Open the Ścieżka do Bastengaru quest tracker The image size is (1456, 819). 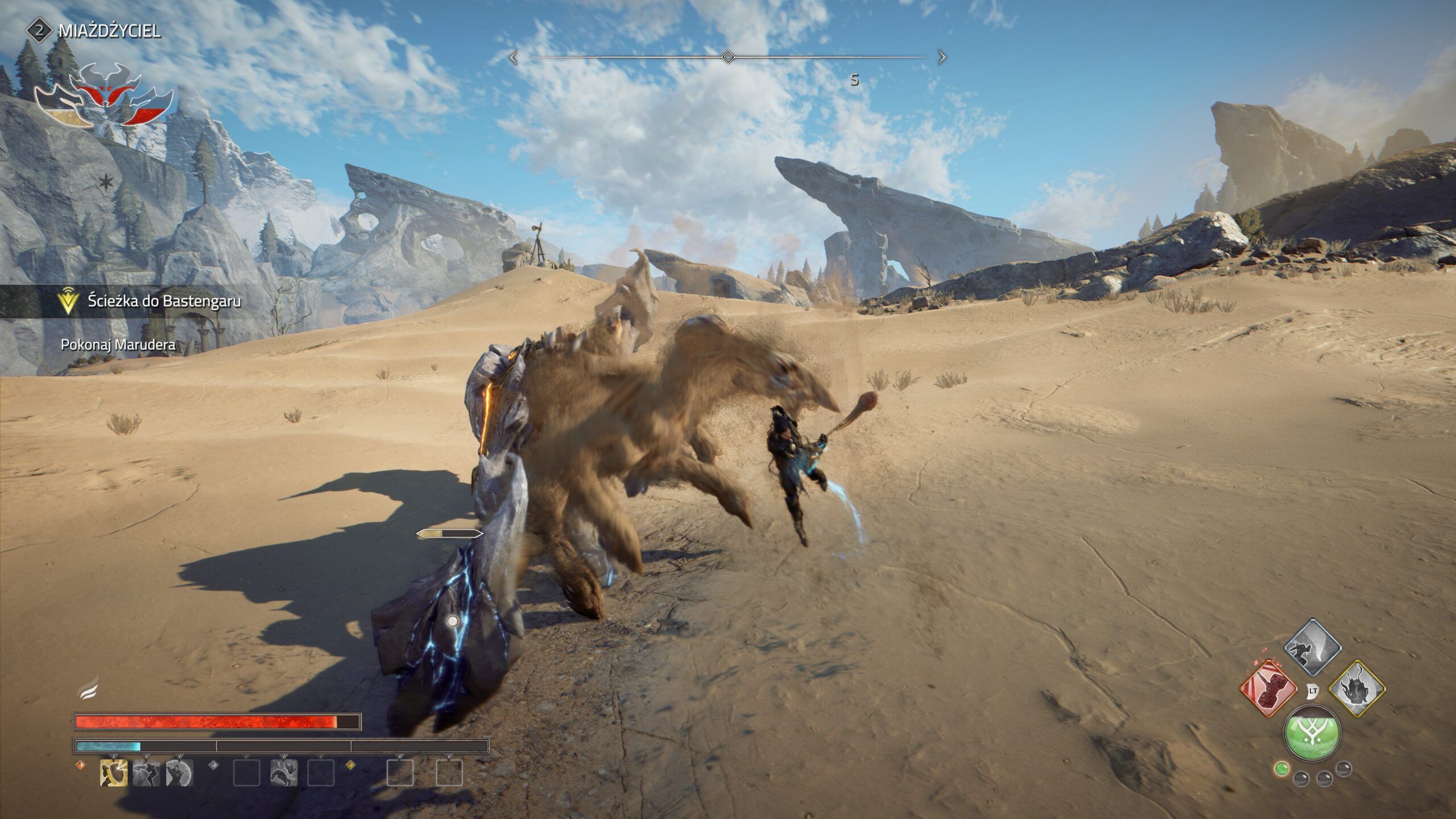164,301
